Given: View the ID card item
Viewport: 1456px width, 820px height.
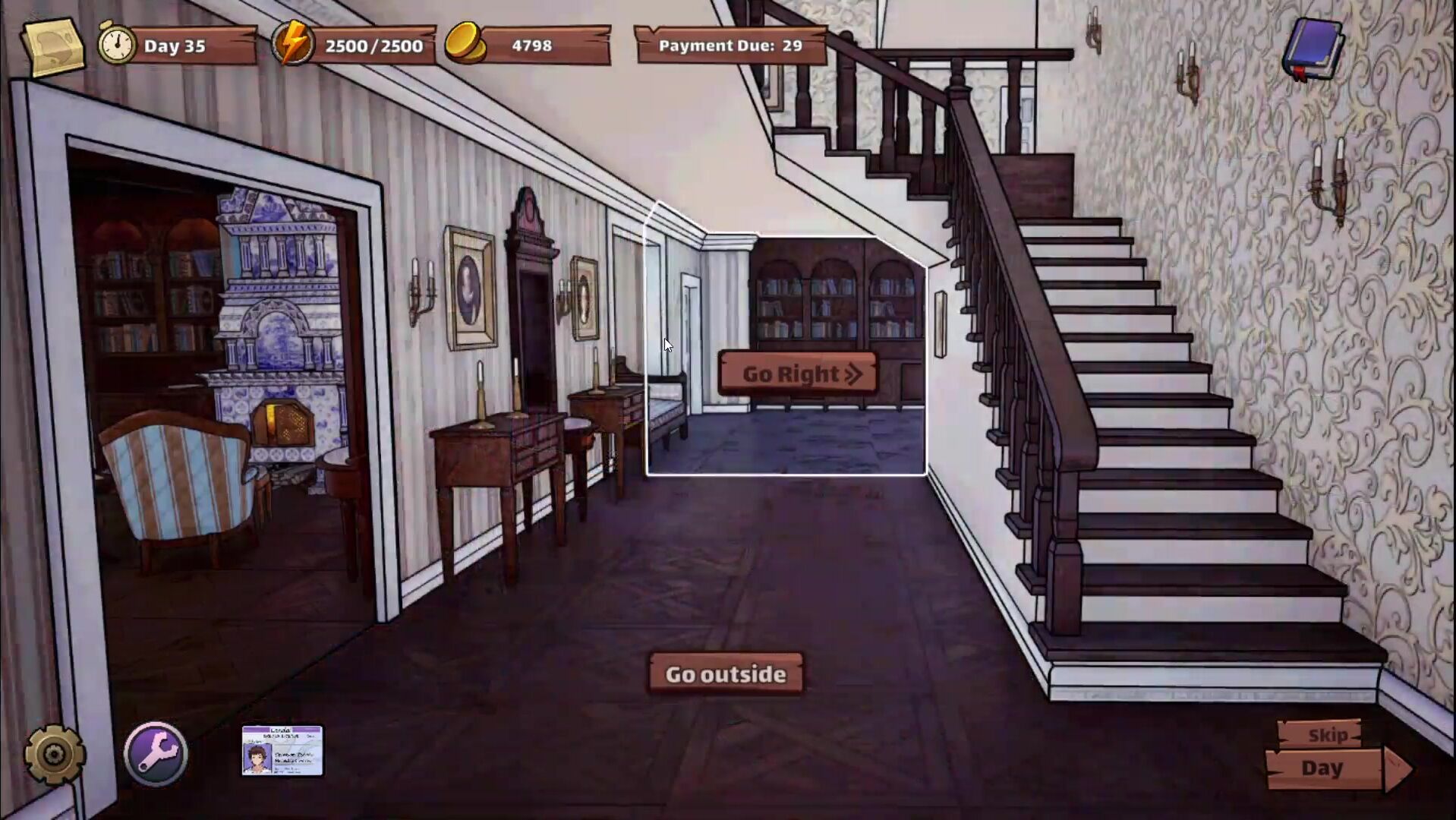Looking at the screenshot, I should tap(282, 750).
